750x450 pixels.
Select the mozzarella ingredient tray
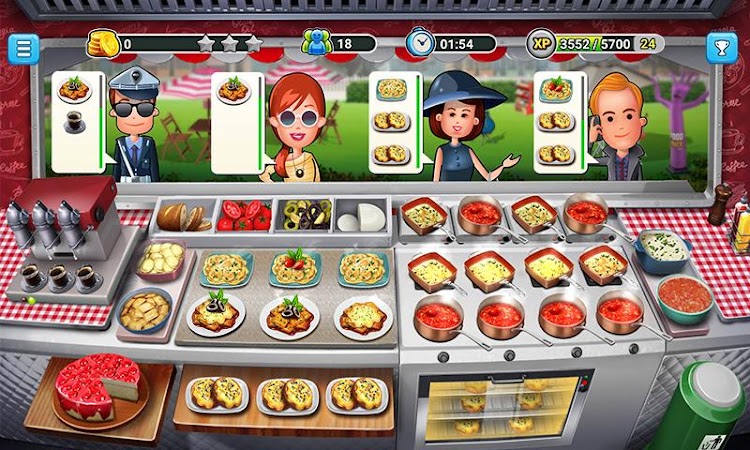coord(361,215)
